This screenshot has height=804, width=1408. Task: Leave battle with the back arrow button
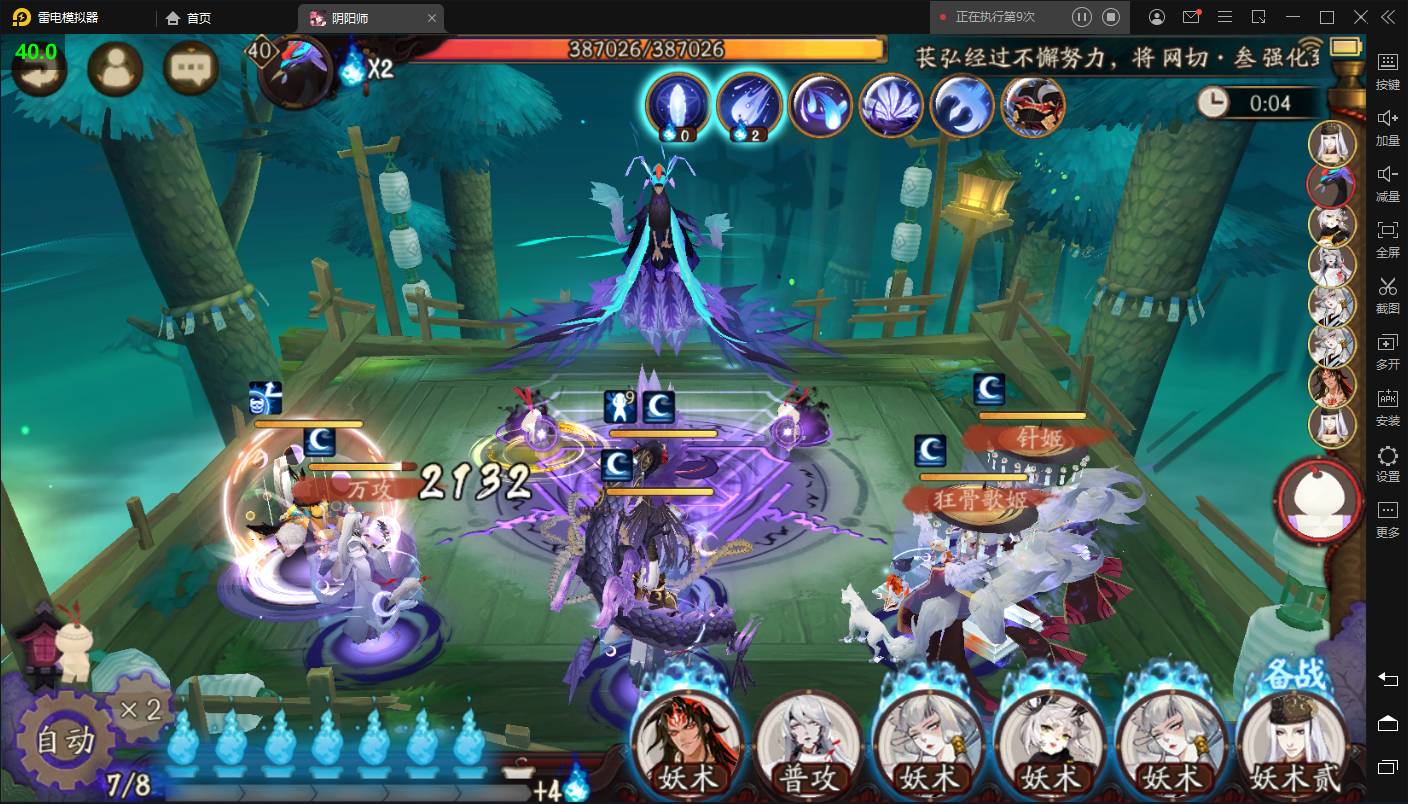(x=39, y=68)
